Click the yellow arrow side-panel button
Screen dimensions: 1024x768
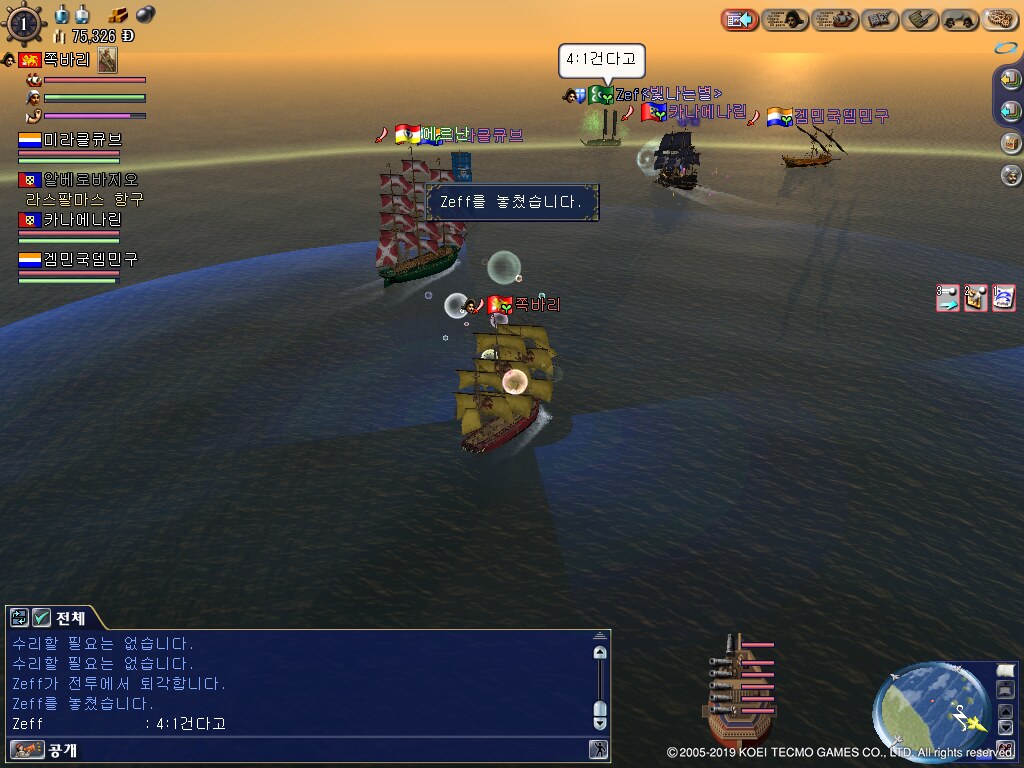[1010, 81]
